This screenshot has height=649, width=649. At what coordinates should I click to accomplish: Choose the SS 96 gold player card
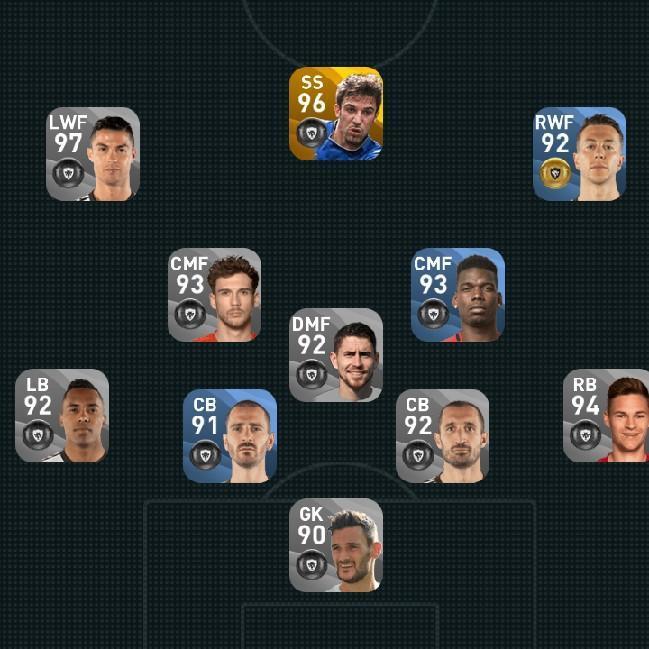tap(336, 114)
